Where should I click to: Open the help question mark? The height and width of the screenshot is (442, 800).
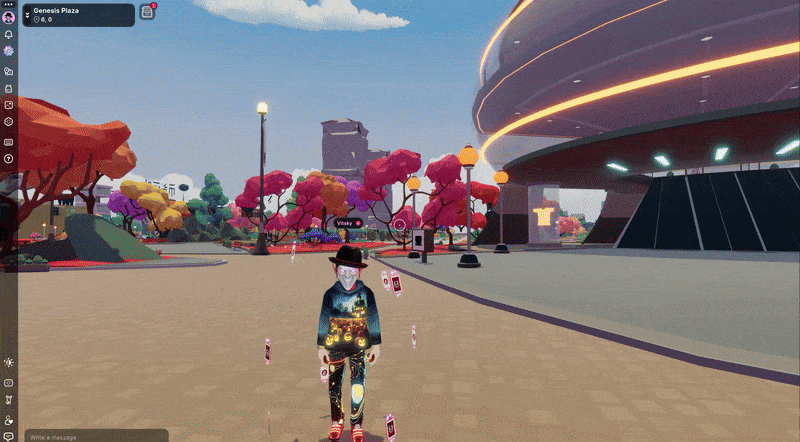[9, 159]
